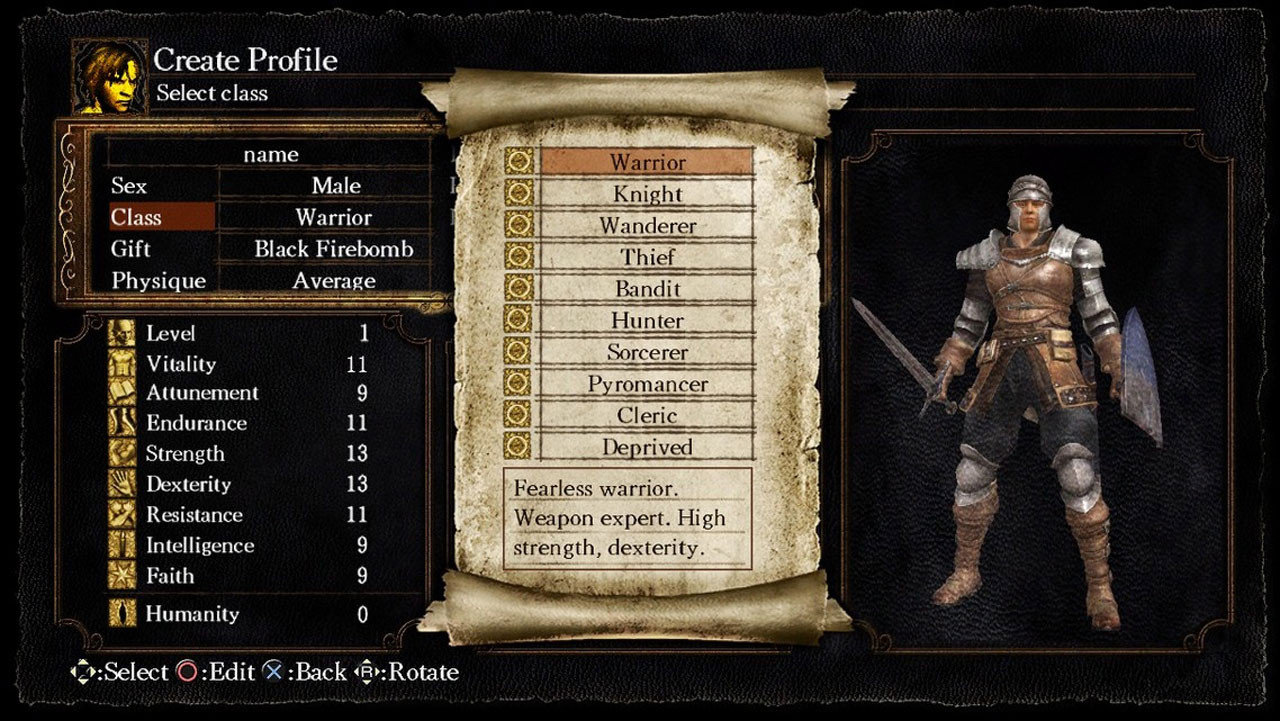The width and height of the screenshot is (1280, 721).
Task: Select the Hunter class
Action: click(647, 321)
